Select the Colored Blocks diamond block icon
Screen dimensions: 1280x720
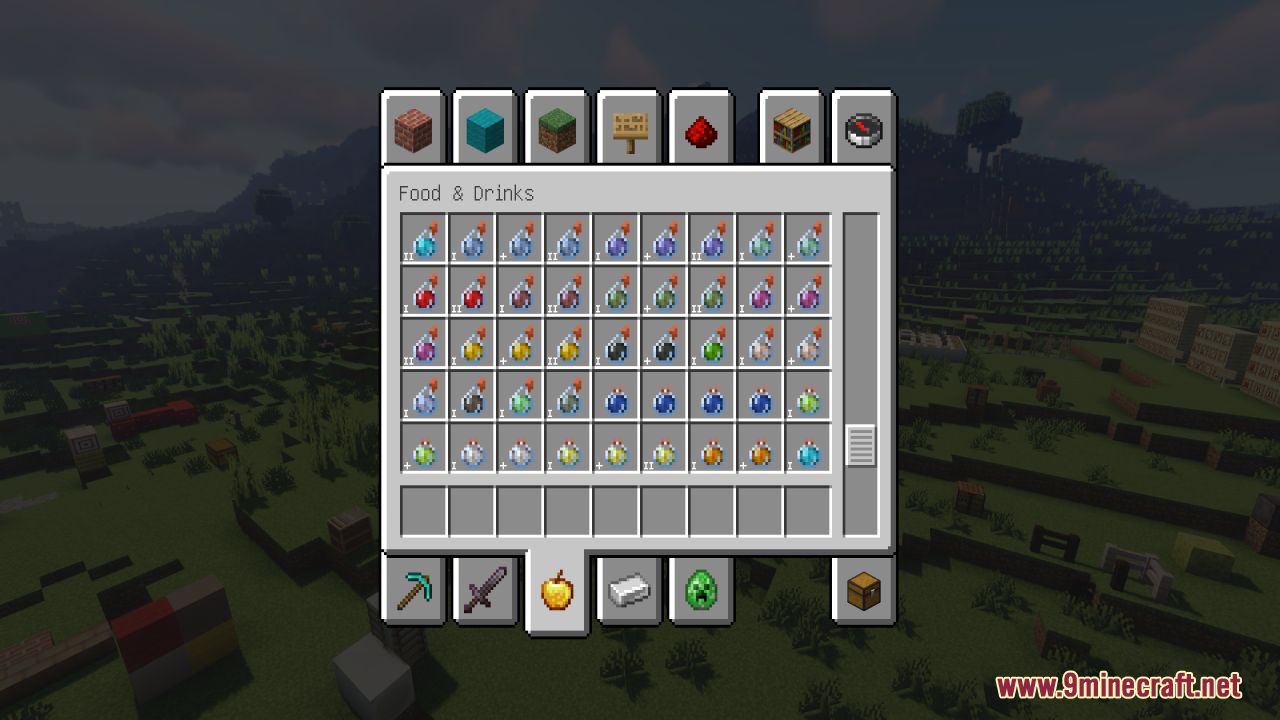point(485,128)
